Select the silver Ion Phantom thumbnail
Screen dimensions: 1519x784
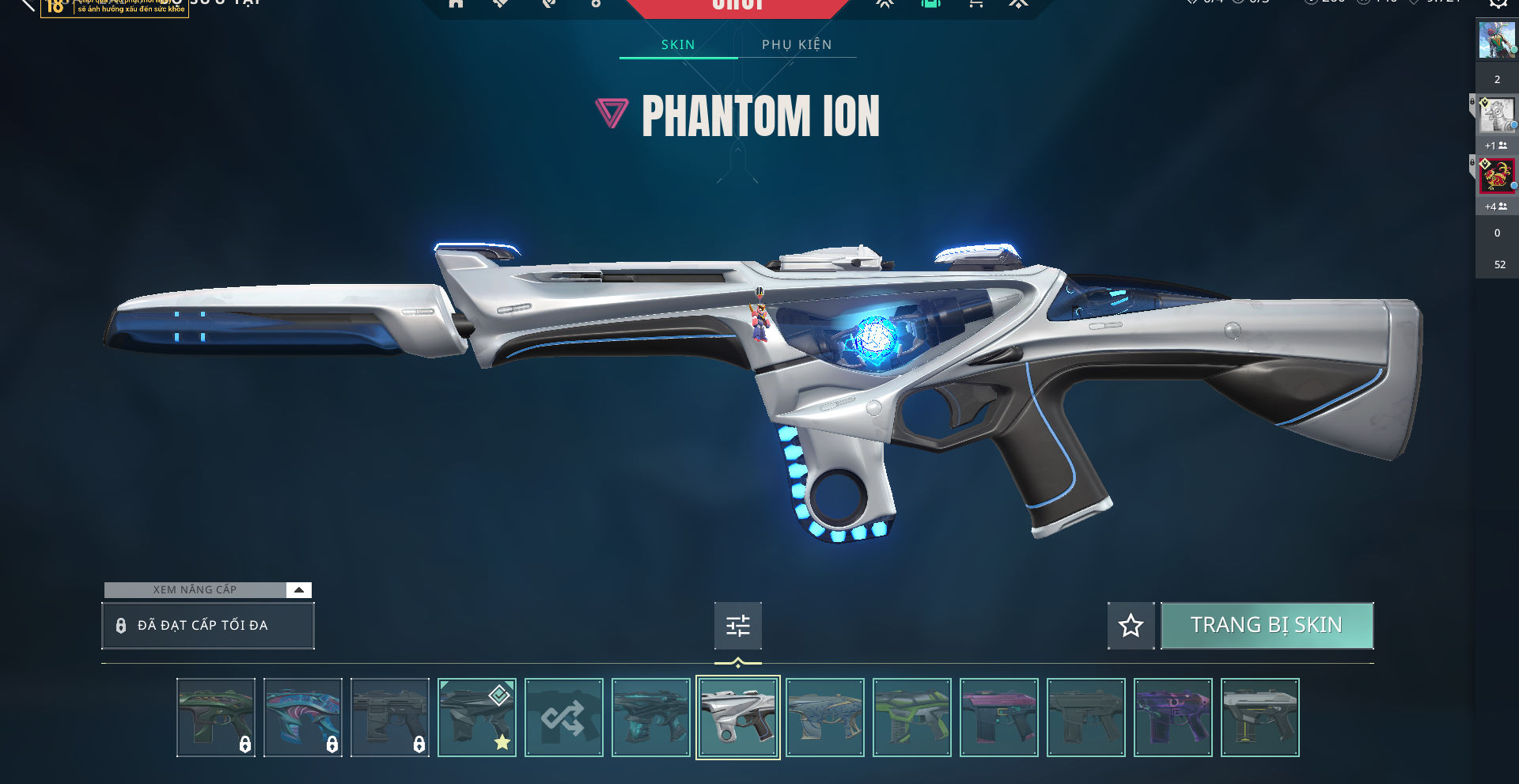tap(738, 718)
